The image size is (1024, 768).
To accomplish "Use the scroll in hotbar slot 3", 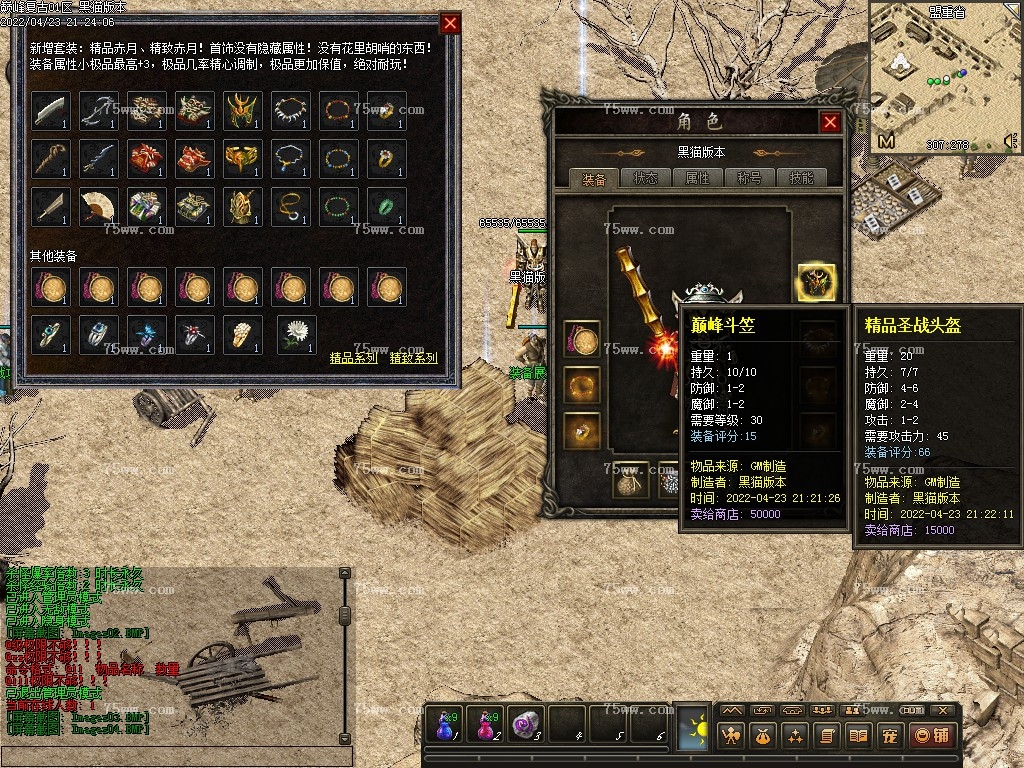I will coord(527,724).
